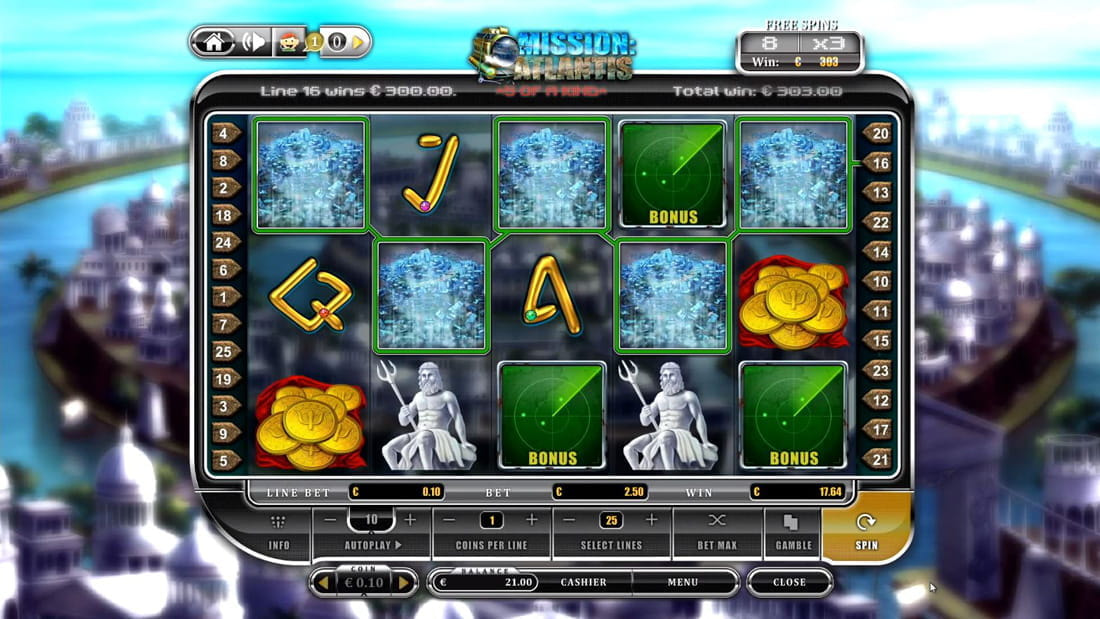Open the Gamble feature
1100x619 pixels.
(x=792, y=532)
